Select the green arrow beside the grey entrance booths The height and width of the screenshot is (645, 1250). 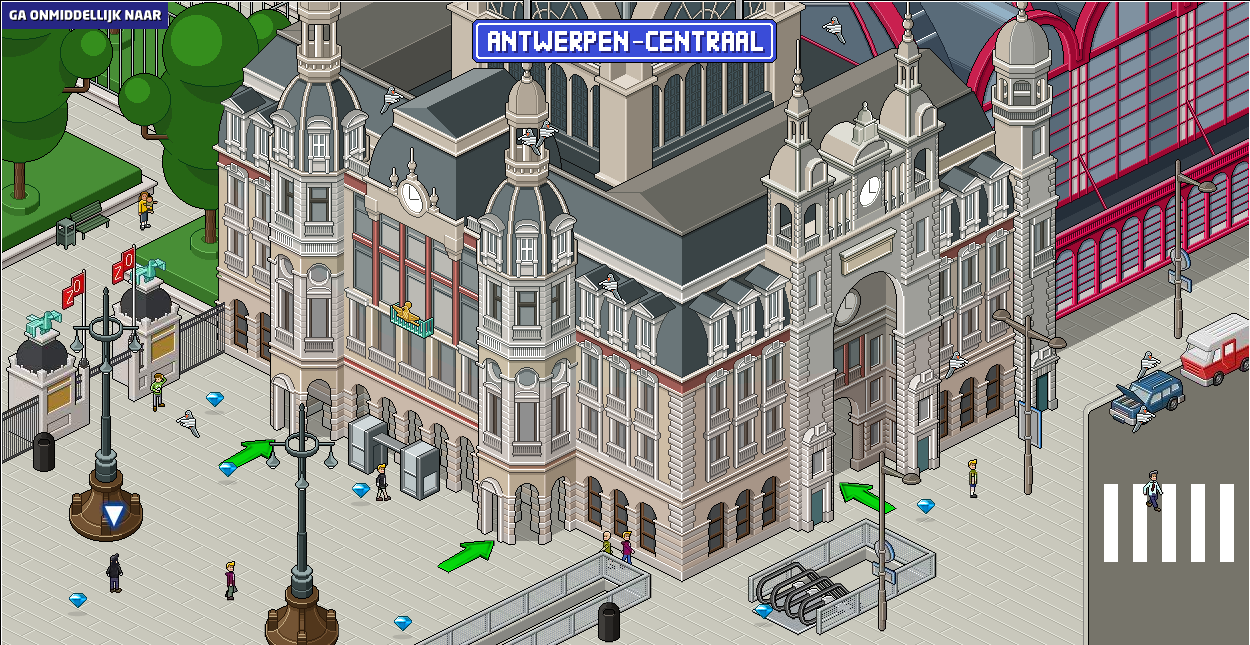click(246, 453)
